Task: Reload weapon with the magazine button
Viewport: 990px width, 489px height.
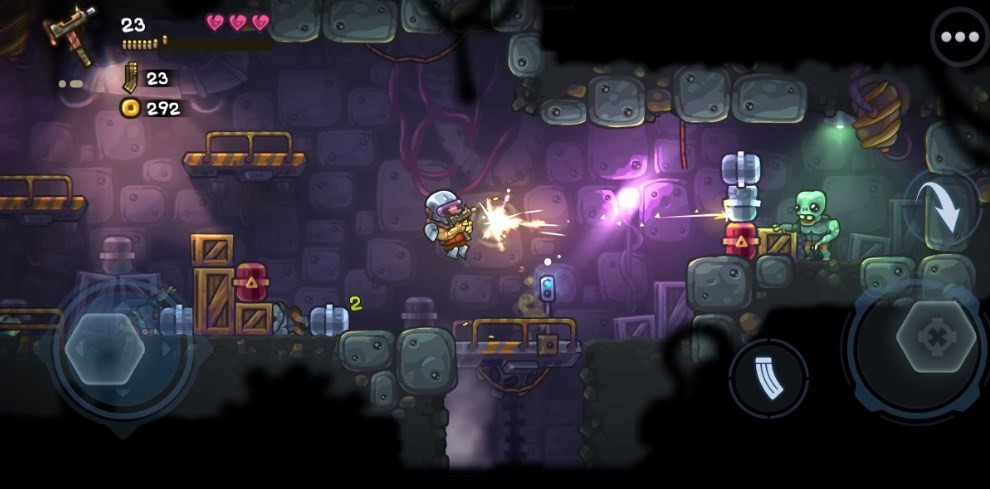Action: pyautogui.click(x=768, y=378)
